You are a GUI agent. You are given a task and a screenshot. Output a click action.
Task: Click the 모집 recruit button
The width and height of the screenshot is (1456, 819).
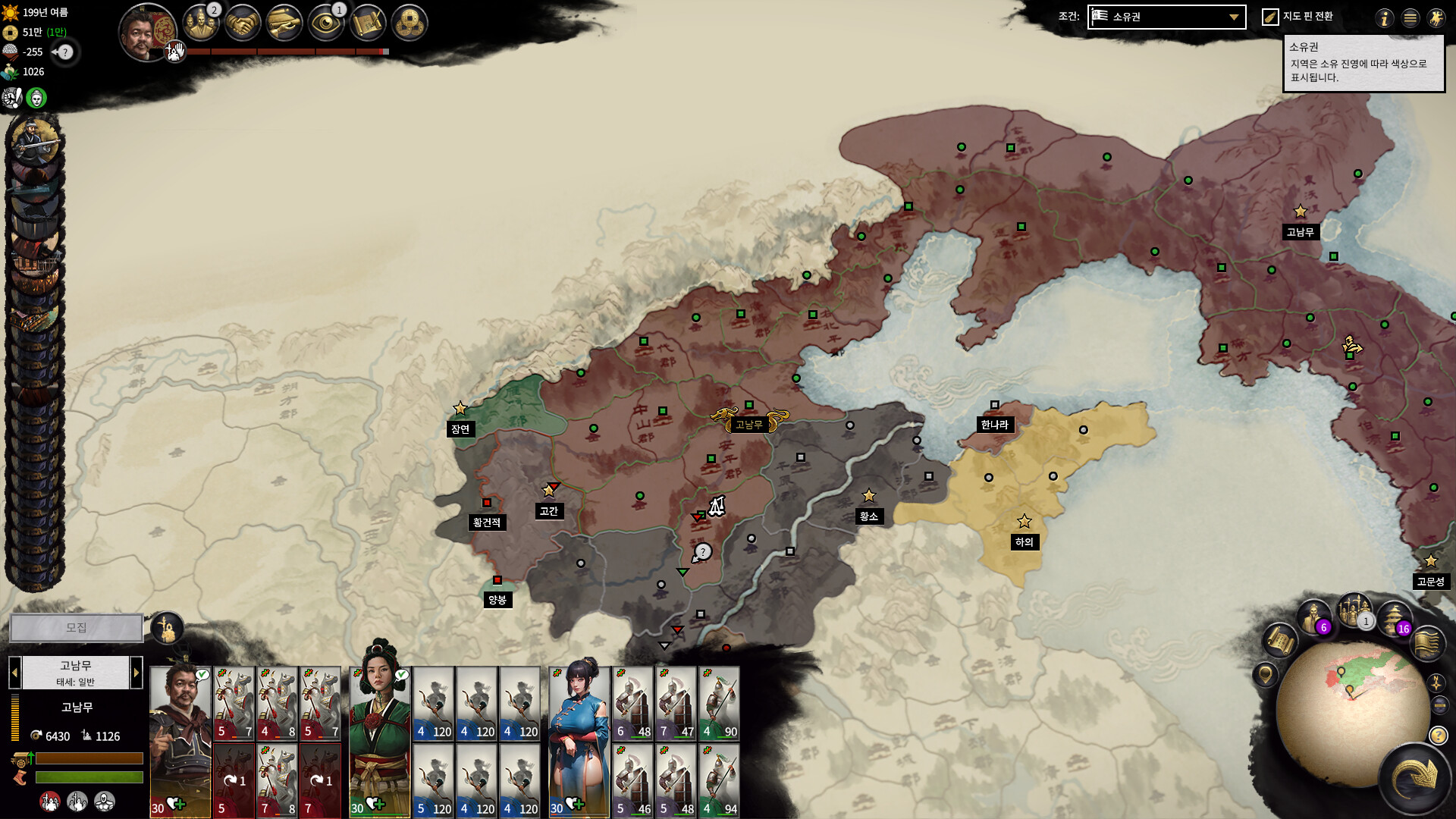(x=76, y=628)
